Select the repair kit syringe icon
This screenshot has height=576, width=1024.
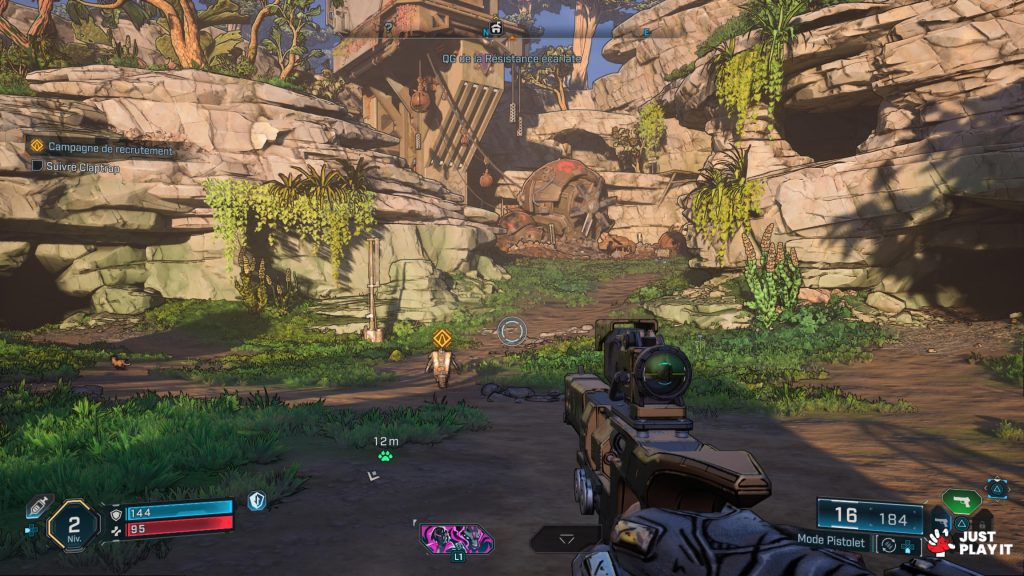39,506
